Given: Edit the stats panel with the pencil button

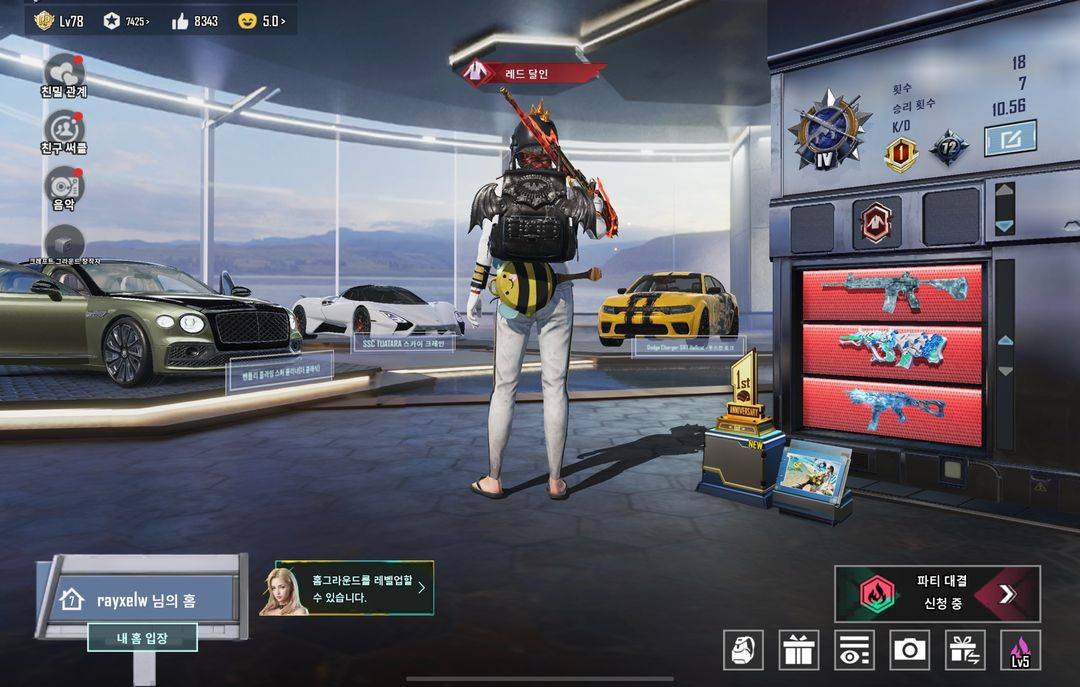Looking at the screenshot, I should [1010, 138].
